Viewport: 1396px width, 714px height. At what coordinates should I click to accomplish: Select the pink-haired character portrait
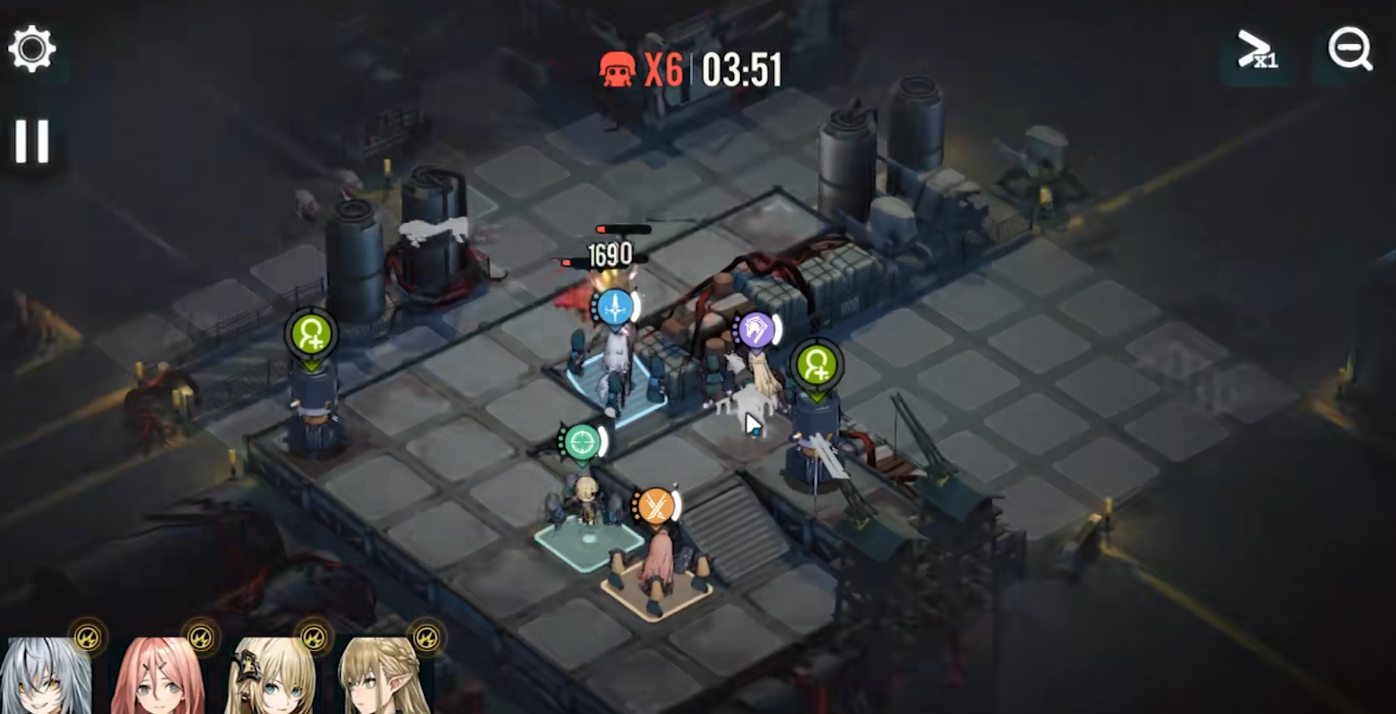tap(158, 677)
